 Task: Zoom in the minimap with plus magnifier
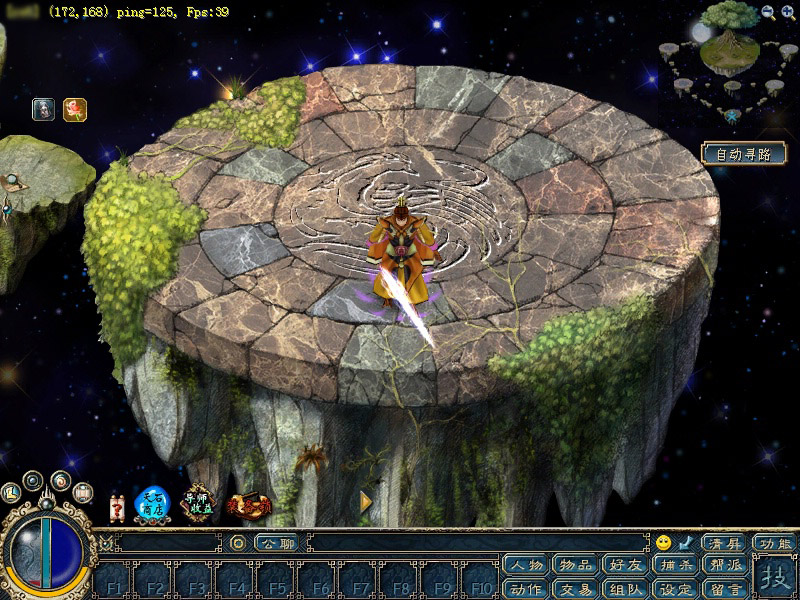pos(787,12)
